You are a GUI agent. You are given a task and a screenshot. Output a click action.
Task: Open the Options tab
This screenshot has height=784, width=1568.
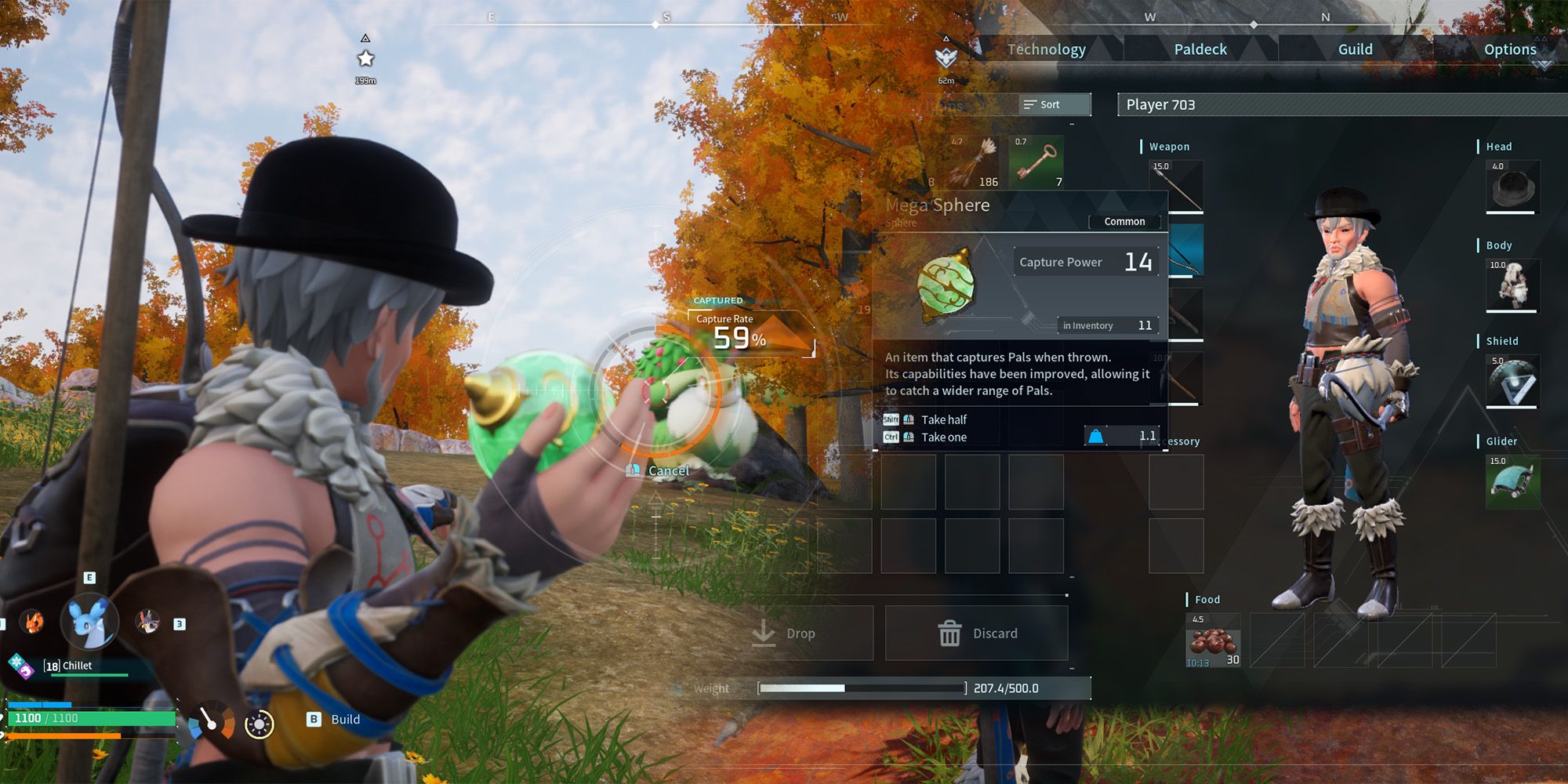click(x=1509, y=49)
